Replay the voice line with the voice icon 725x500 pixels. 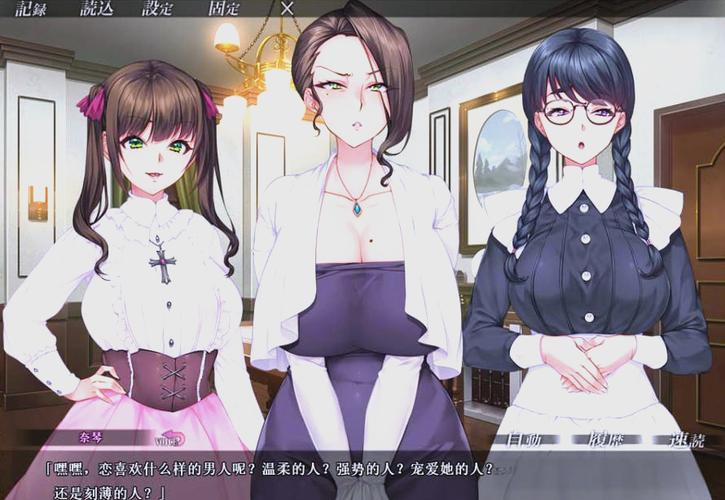[170, 438]
